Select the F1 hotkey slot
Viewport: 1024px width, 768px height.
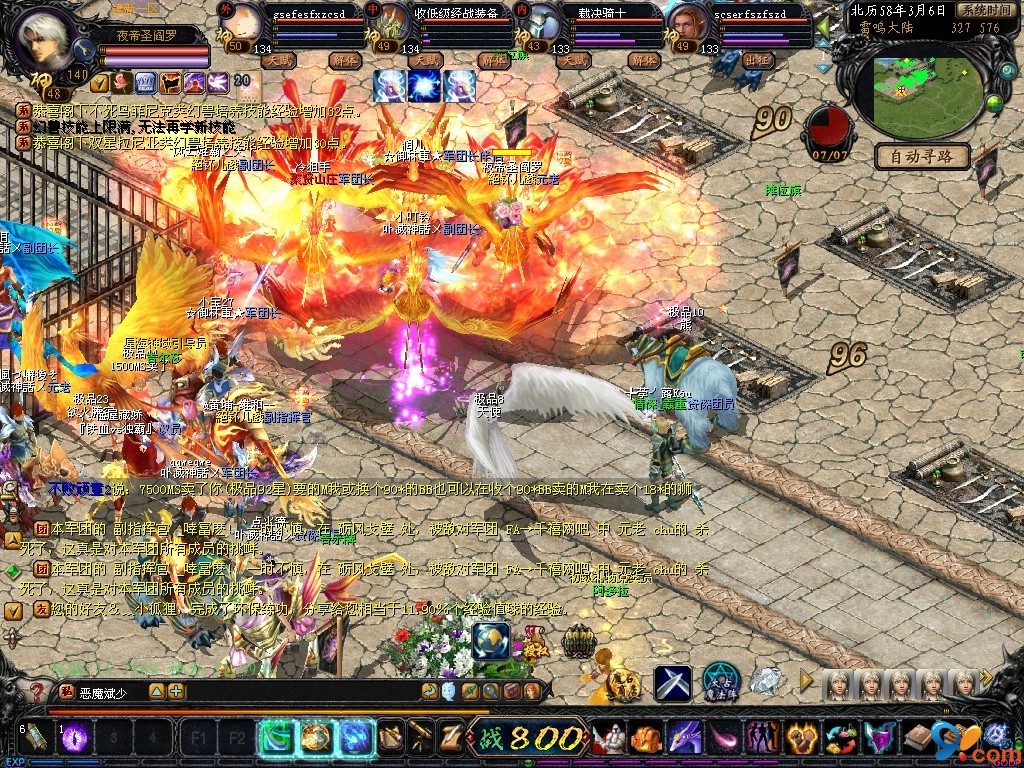coord(198,739)
